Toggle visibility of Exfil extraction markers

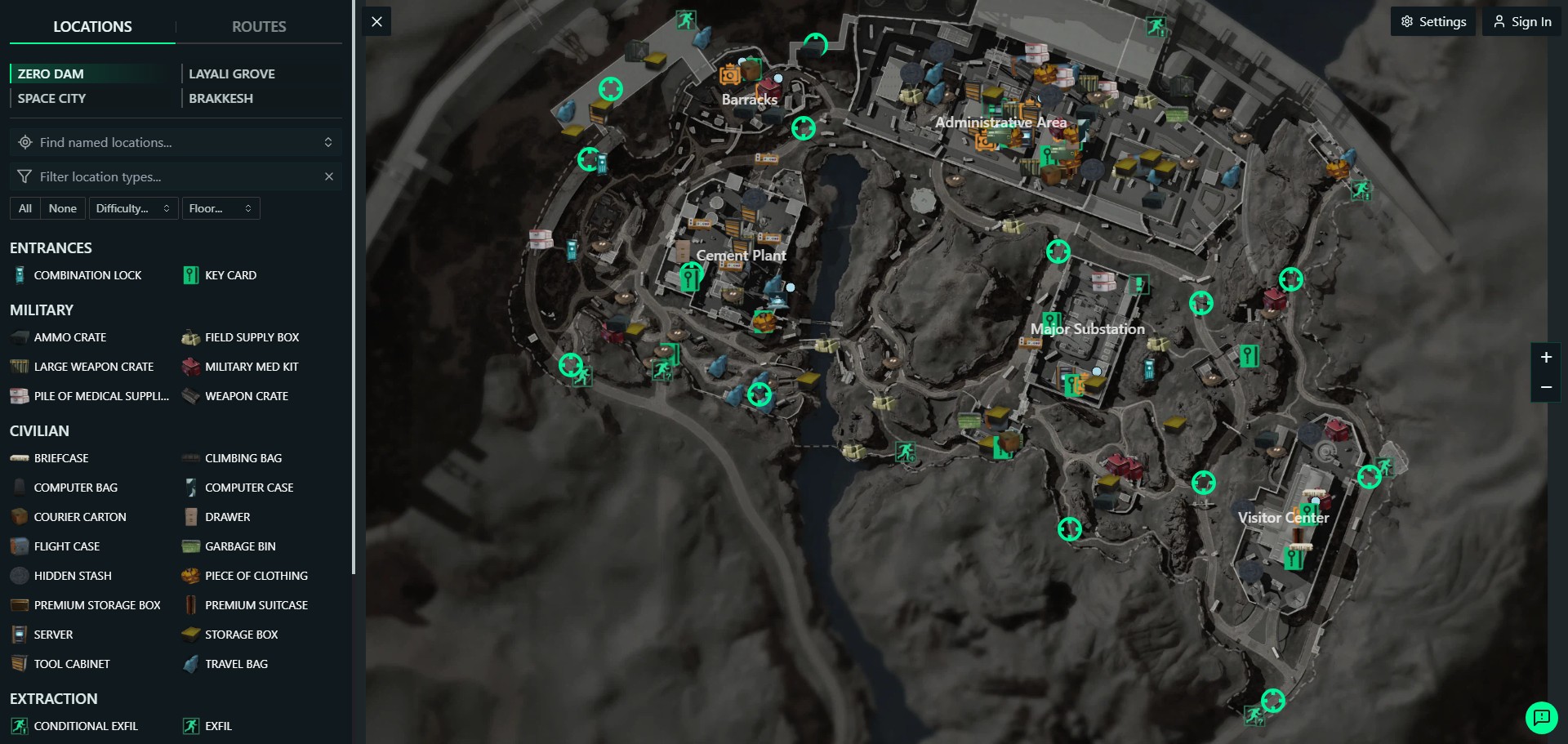pyautogui.click(x=190, y=726)
